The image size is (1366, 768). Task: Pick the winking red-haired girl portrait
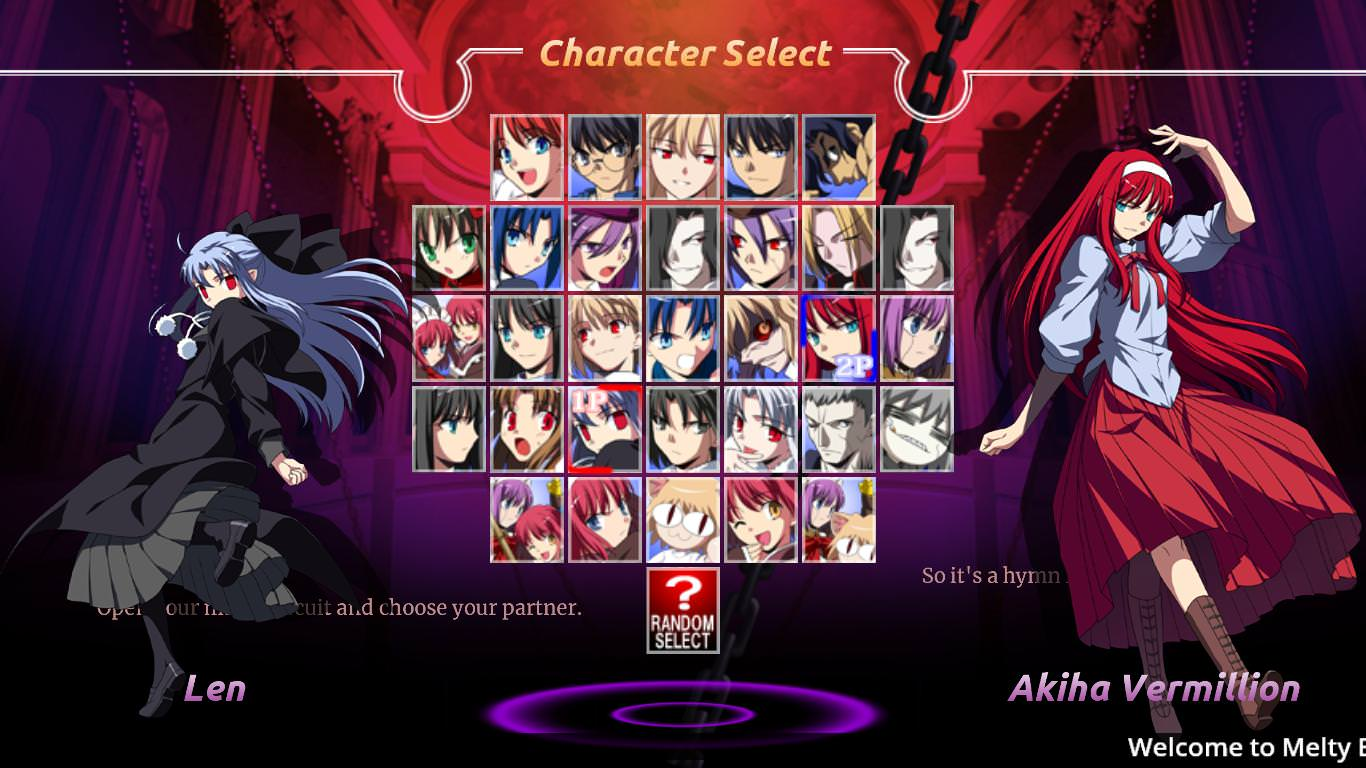click(761, 520)
